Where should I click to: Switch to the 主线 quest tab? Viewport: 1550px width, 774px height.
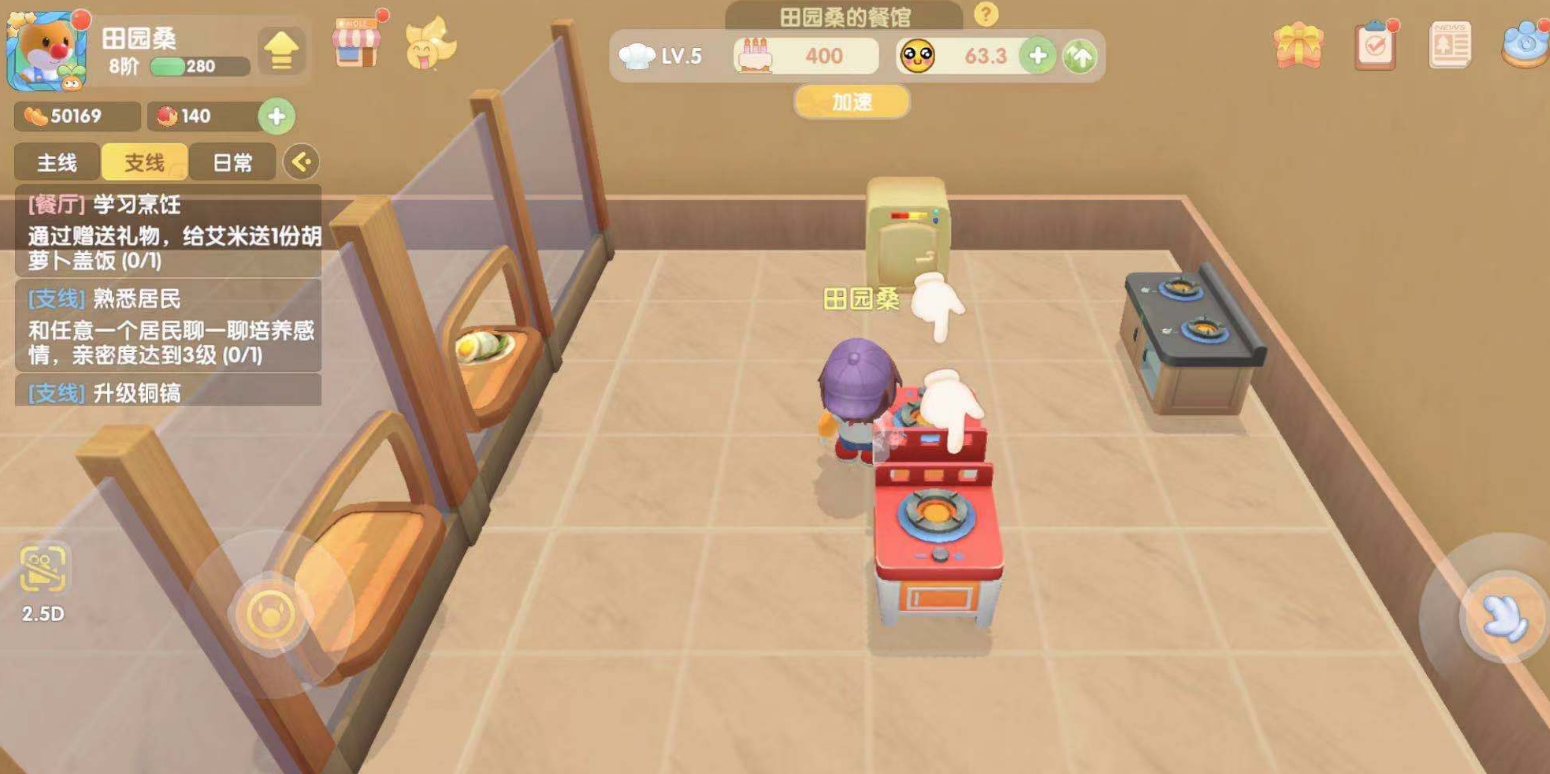57,162
